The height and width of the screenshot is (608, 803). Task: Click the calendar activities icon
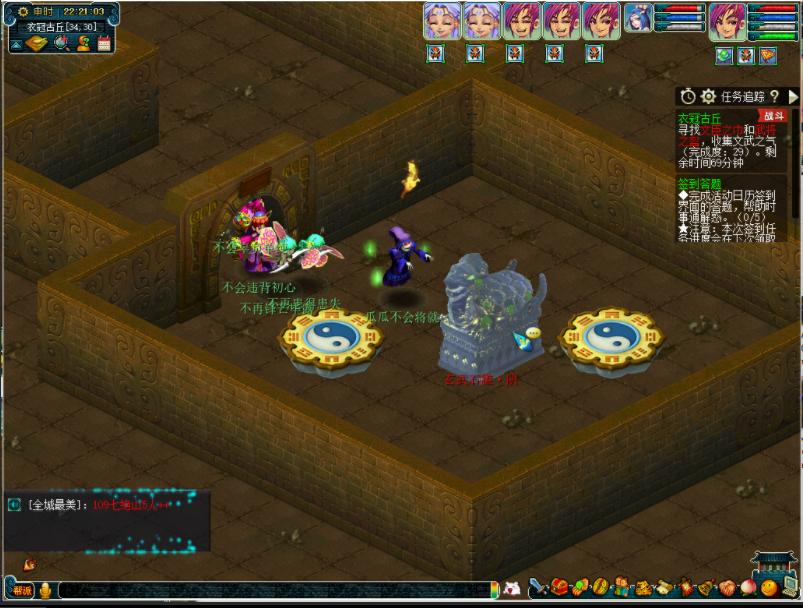(x=103, y=43)
